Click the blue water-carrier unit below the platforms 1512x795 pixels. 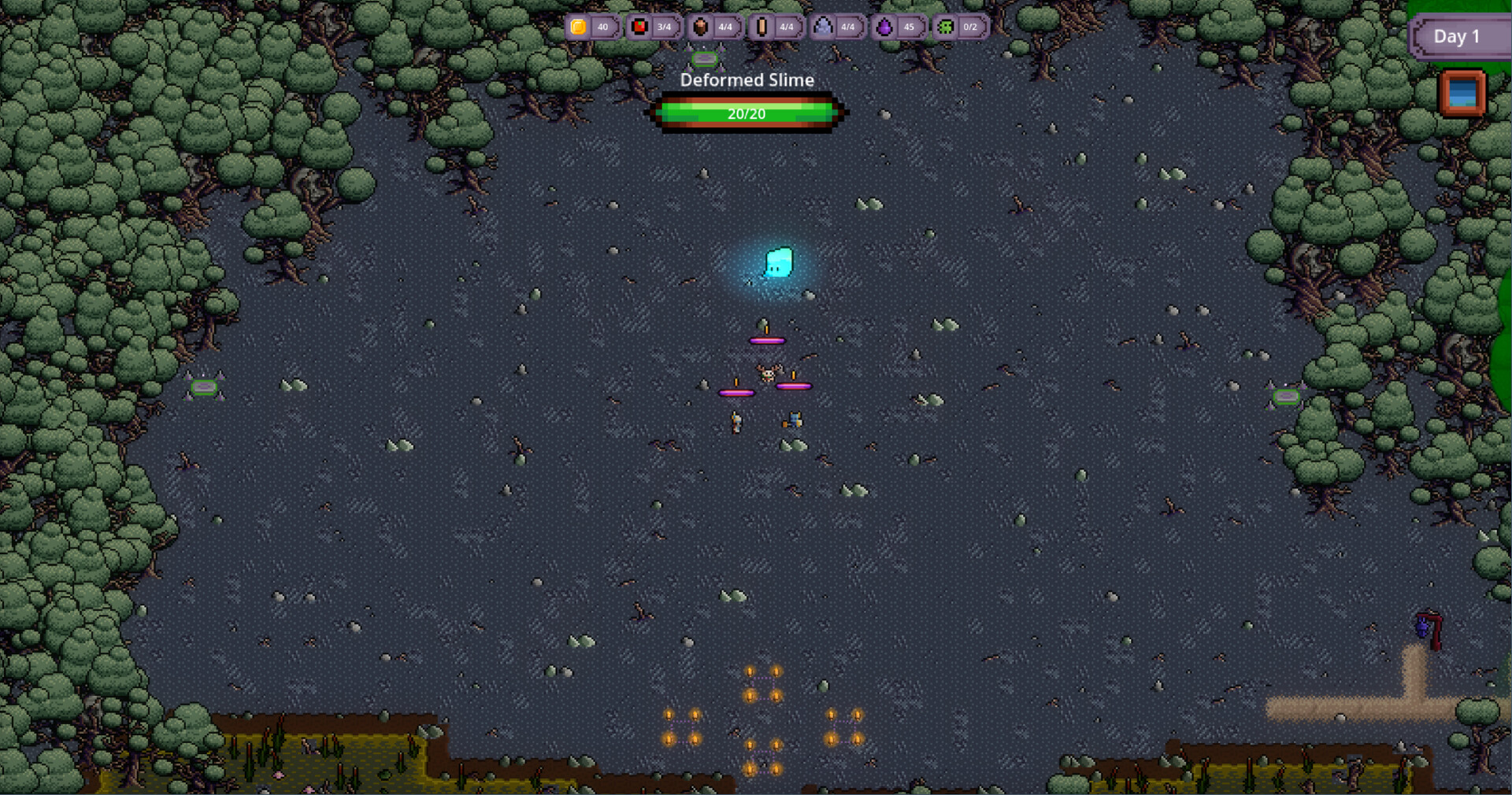[795, 421]
